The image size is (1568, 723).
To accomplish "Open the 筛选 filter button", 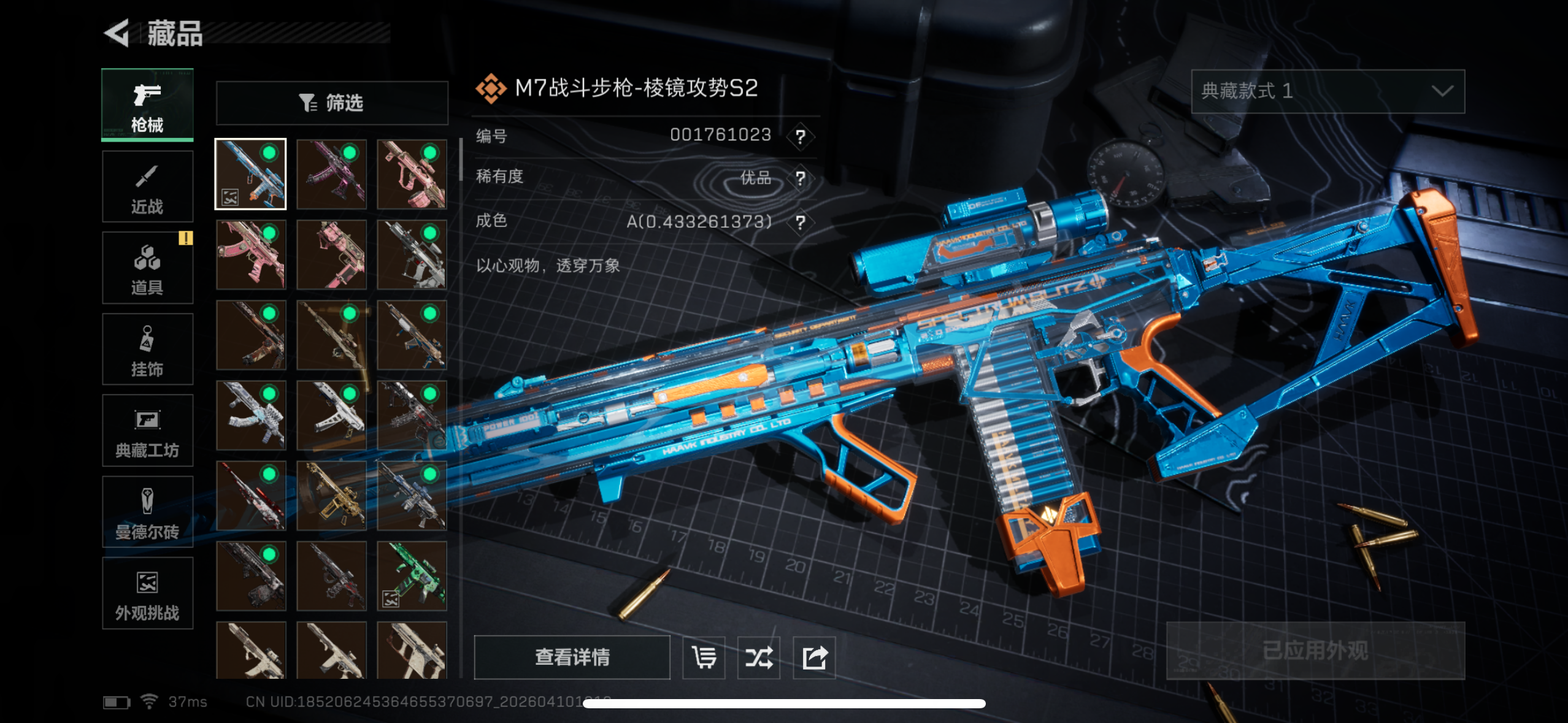I will (x=332, y=103).
